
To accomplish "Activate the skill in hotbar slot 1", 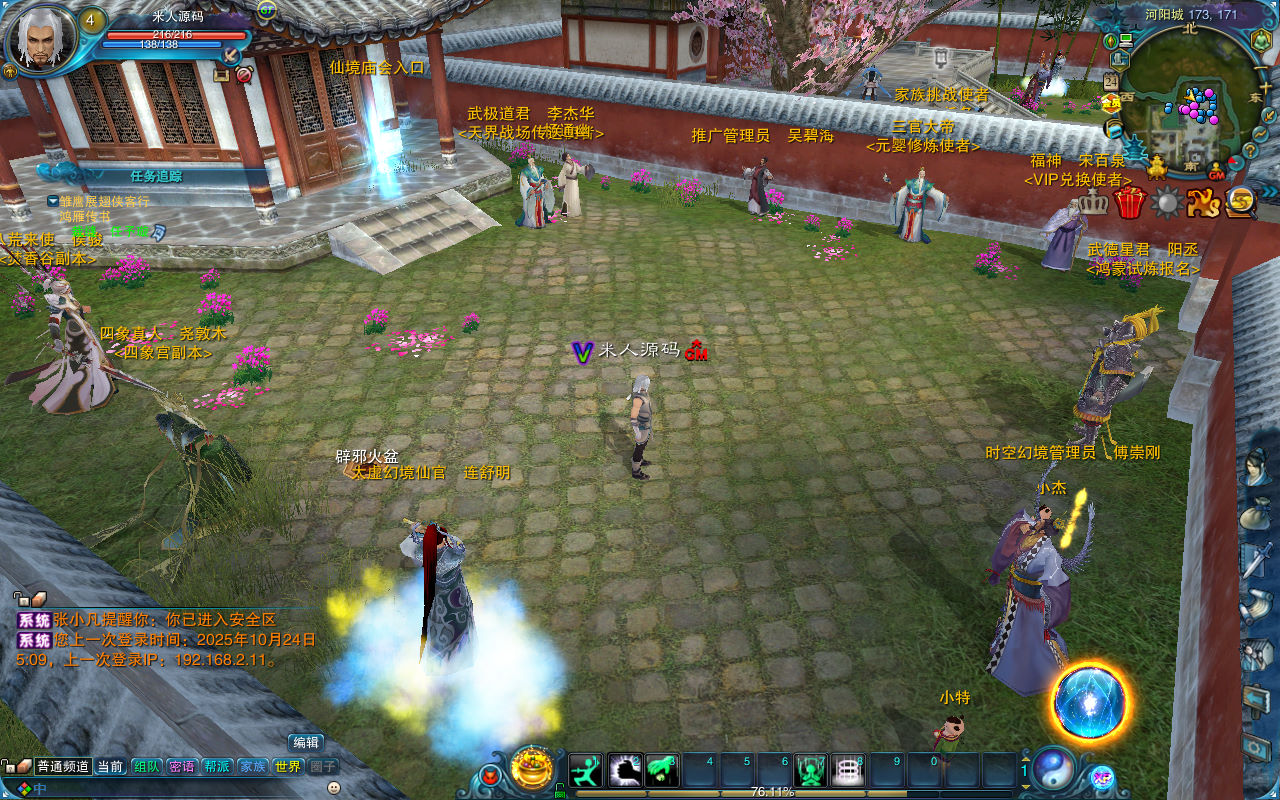I will (x=586, y=770).
